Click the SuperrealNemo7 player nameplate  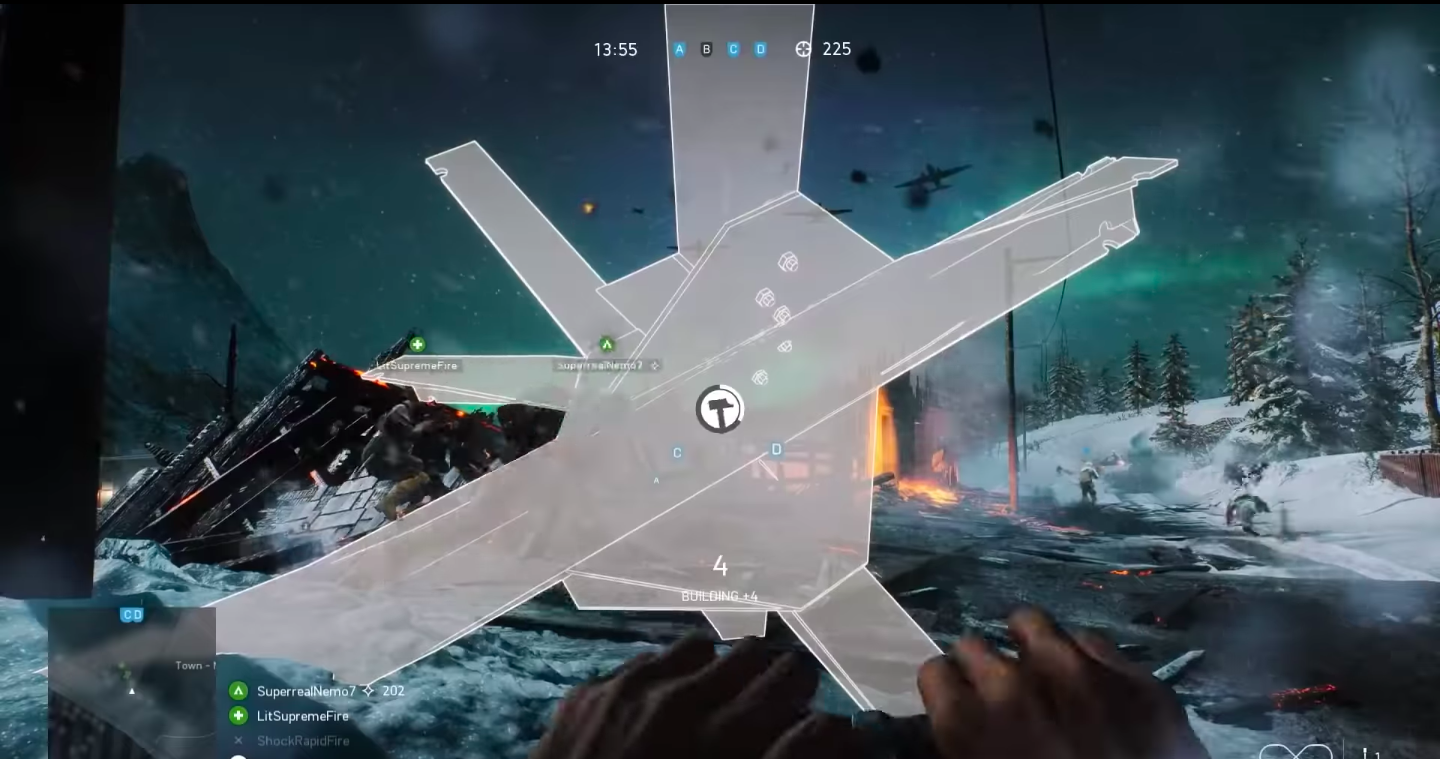(601, 365)
